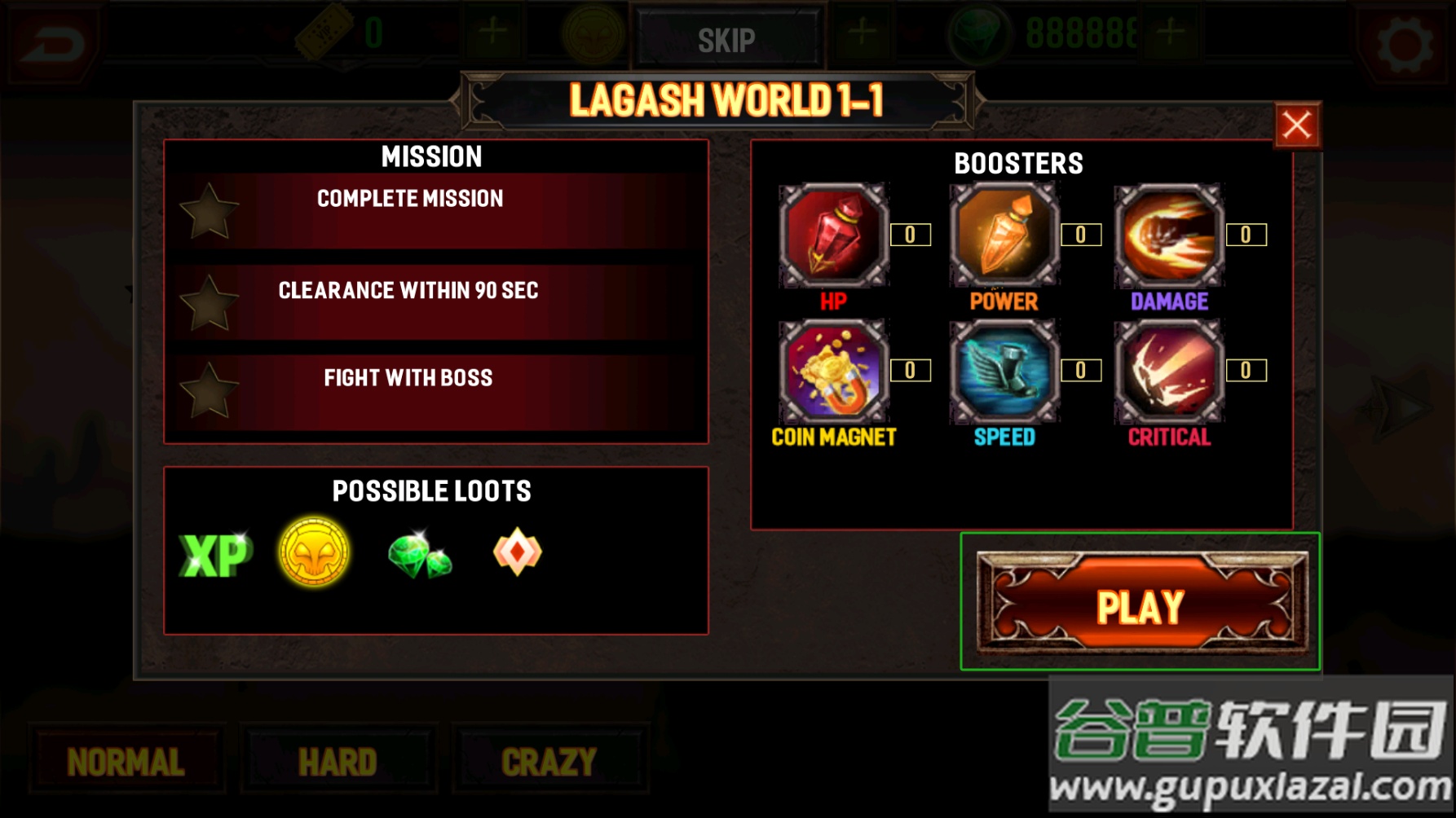Close the Lagash World 1-1 dialog

1296,126
